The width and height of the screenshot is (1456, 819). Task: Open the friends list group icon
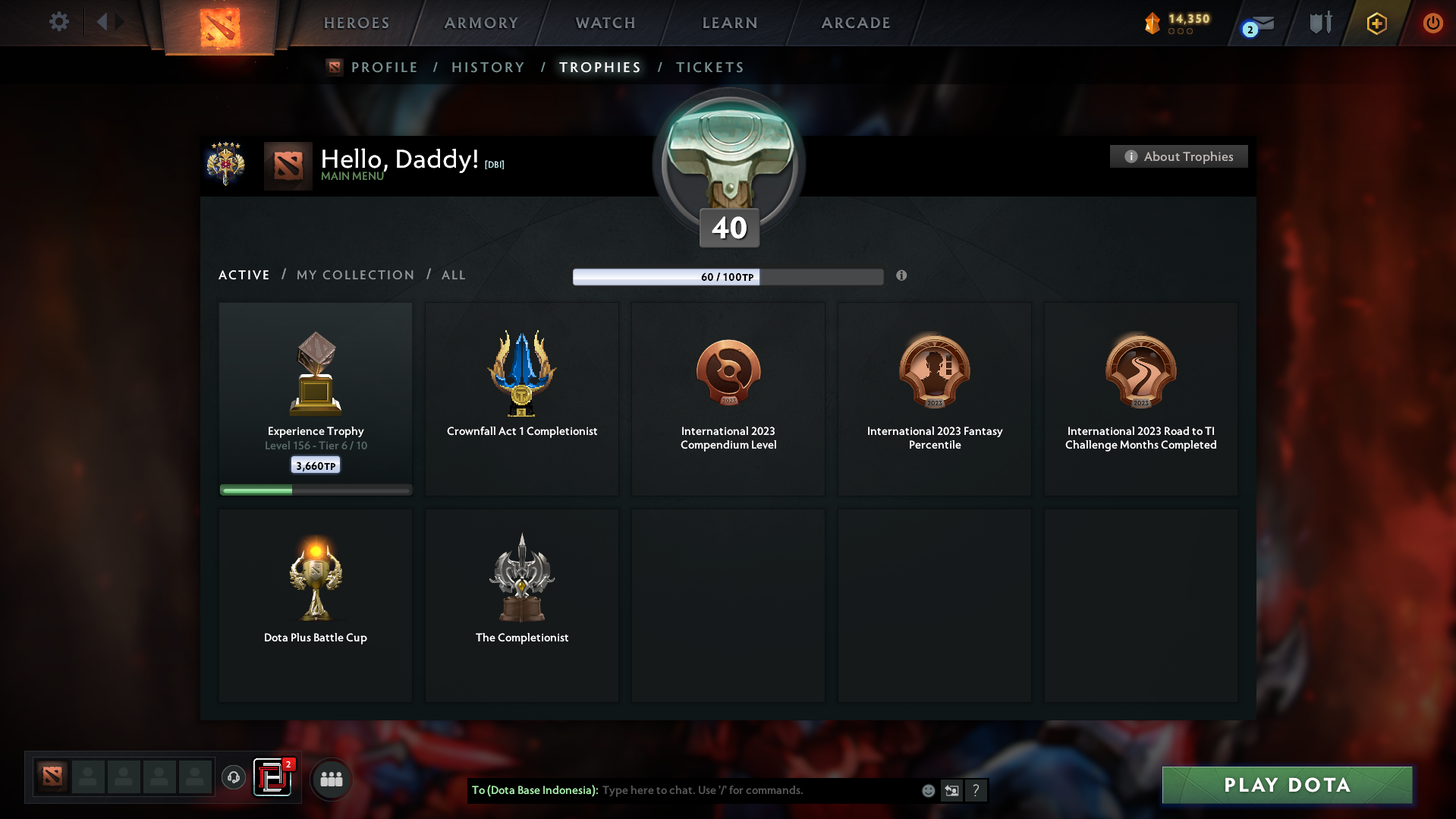pyautogui.click(x=331, y=778)
